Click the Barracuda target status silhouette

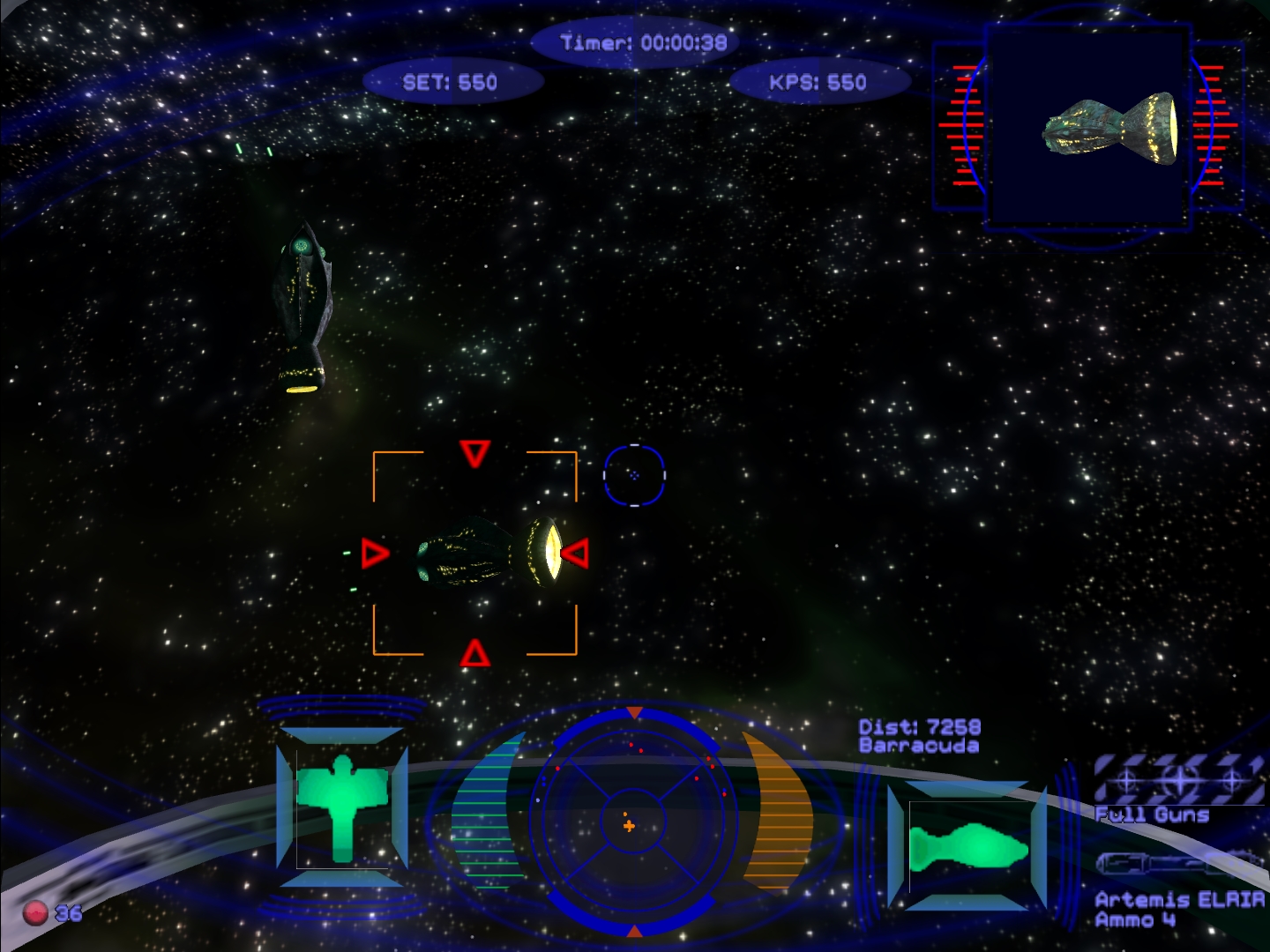coord(968,849)
